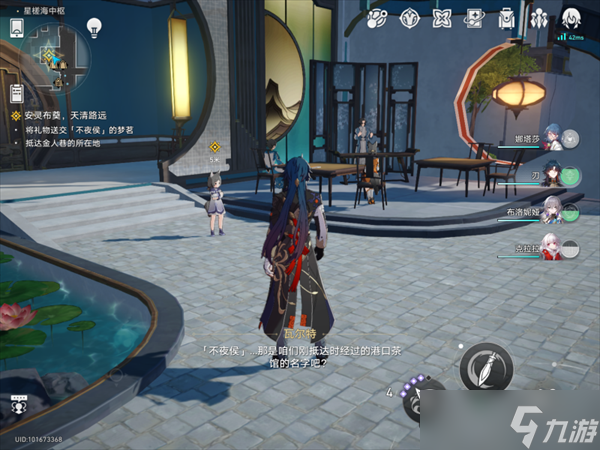Tap the basic attack button

click(x=486, y=366)
